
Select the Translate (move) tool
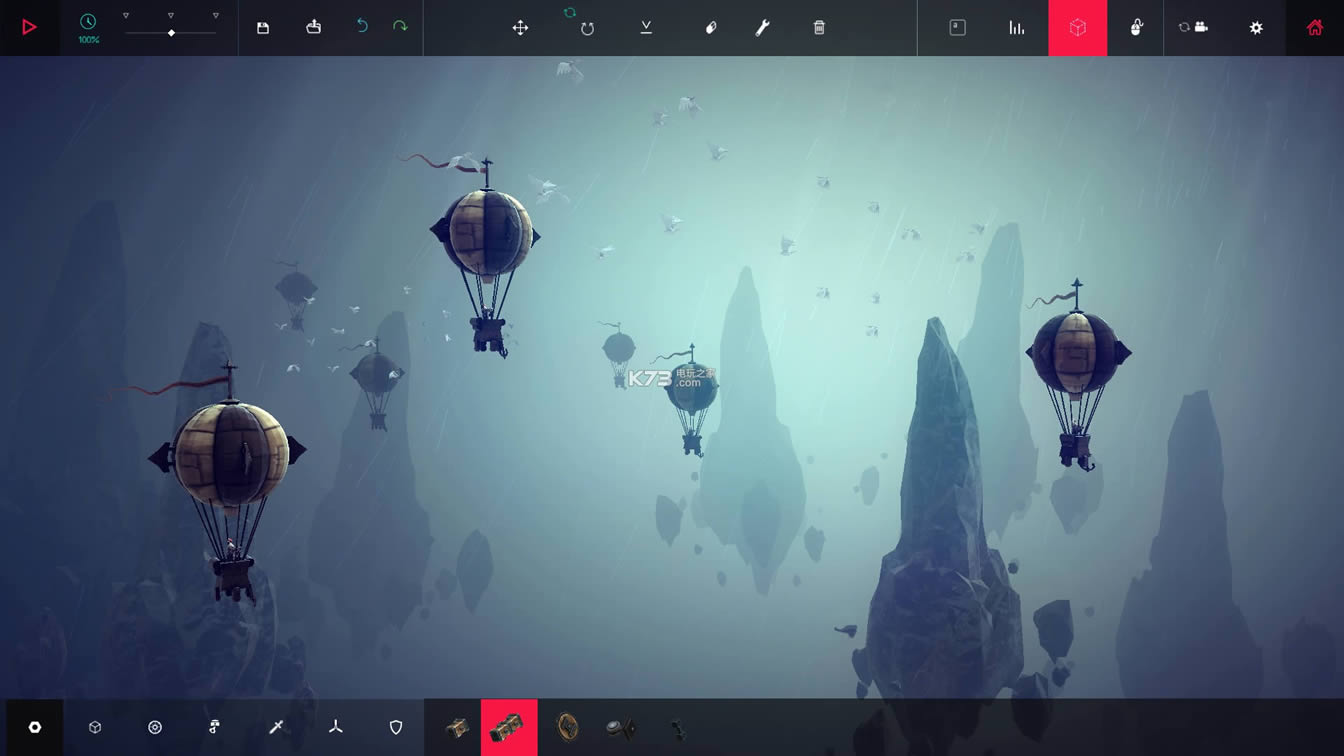click(x=520, y=28)
